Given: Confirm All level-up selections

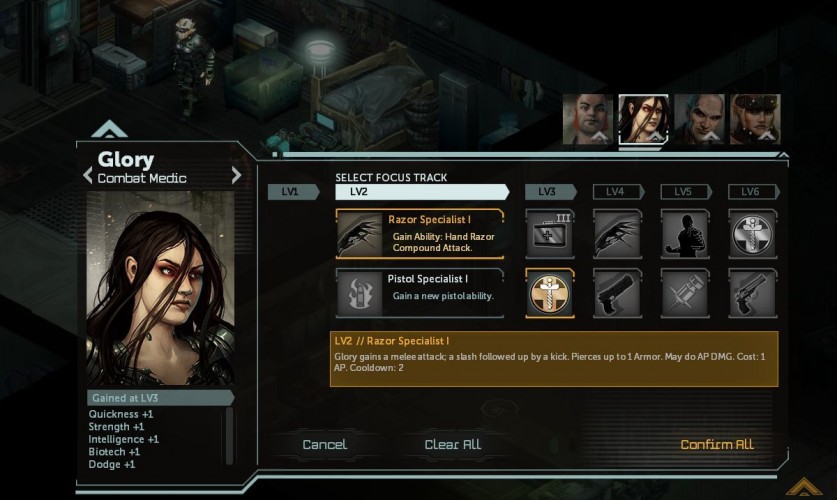Looking at the screenshot, I should tap(716, 444).
